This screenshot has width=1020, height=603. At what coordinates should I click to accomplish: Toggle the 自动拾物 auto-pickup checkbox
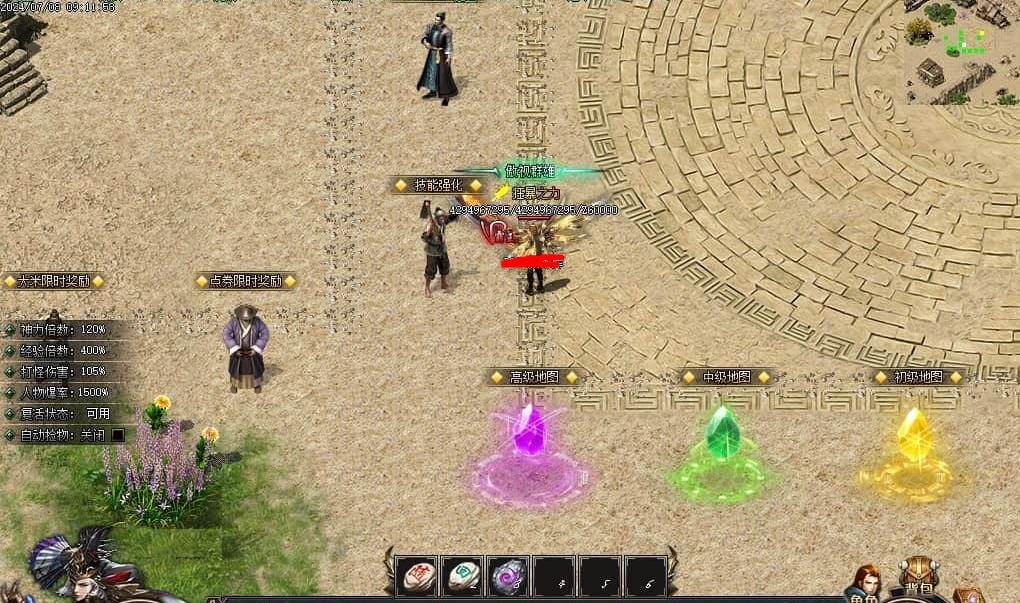pyautogui.click(x=118, y=435)
